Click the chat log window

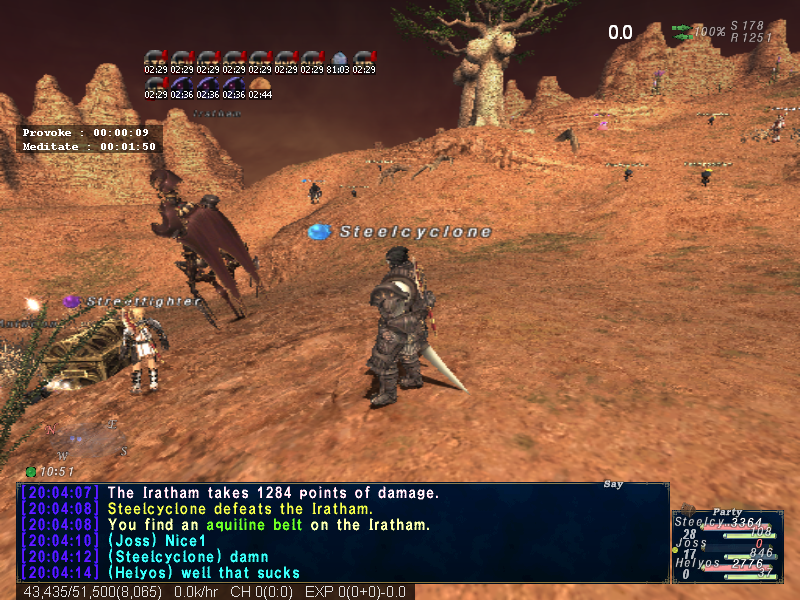click(342, 532)
